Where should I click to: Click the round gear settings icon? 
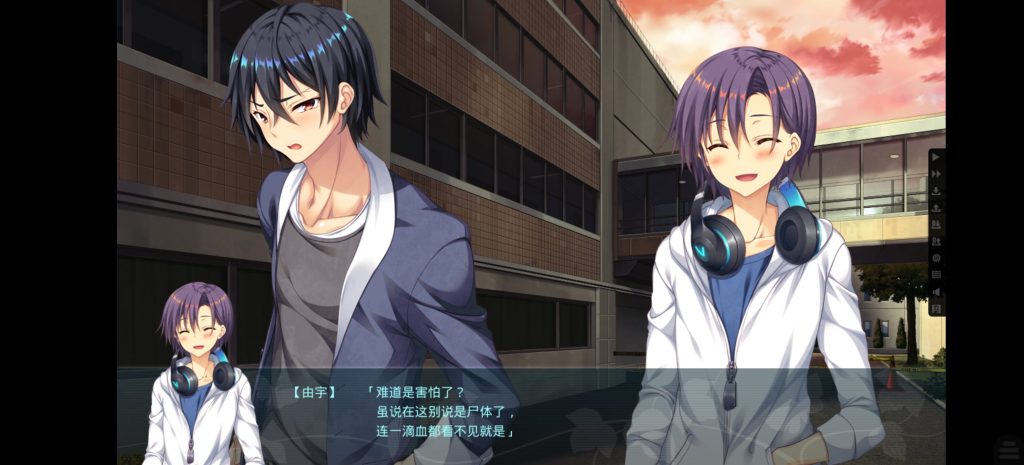(936, 258)
